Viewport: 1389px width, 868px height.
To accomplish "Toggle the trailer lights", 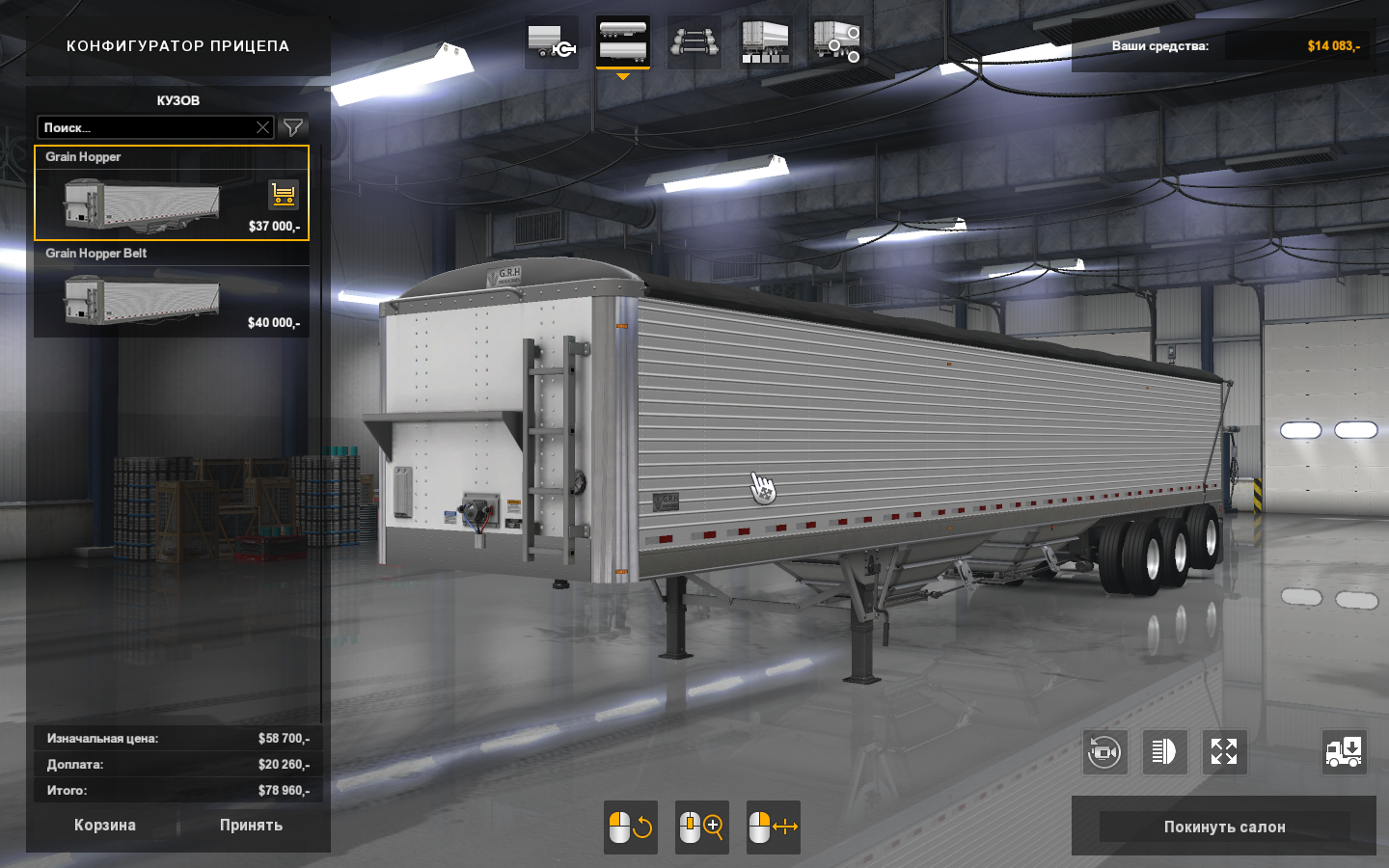I will pyautogui.click(x=1164, y=752).
